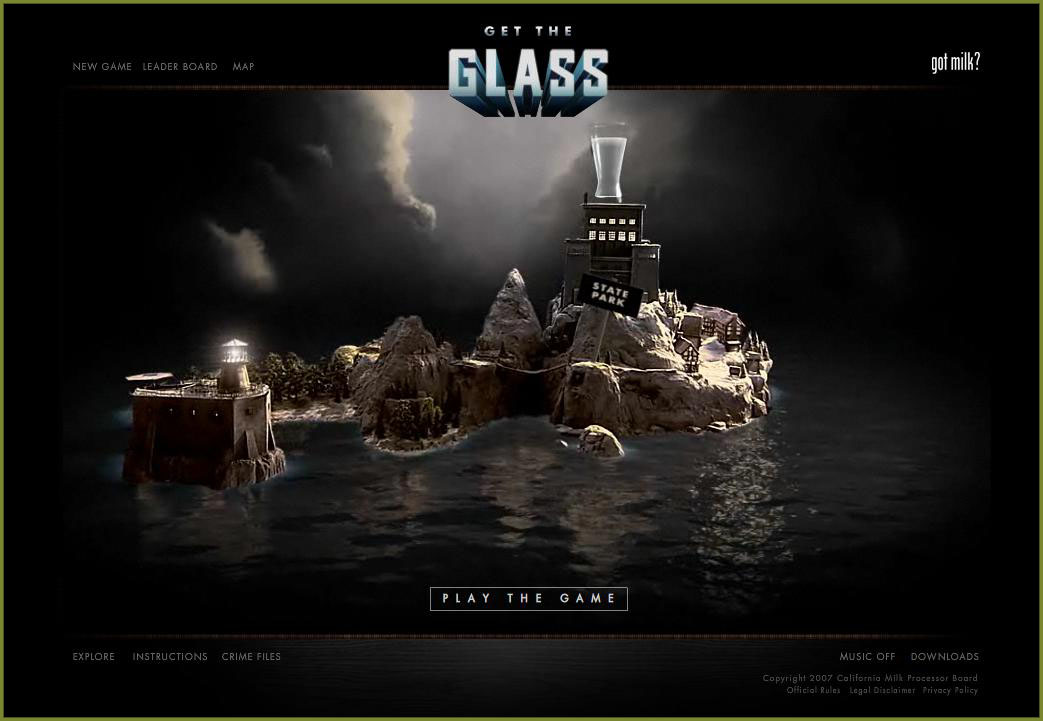Open the Downloads section

tap(944, 657)
